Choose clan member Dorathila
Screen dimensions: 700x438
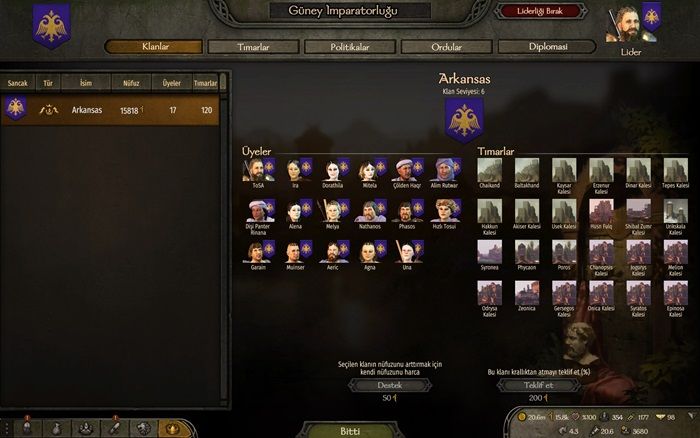pos(331,171)
